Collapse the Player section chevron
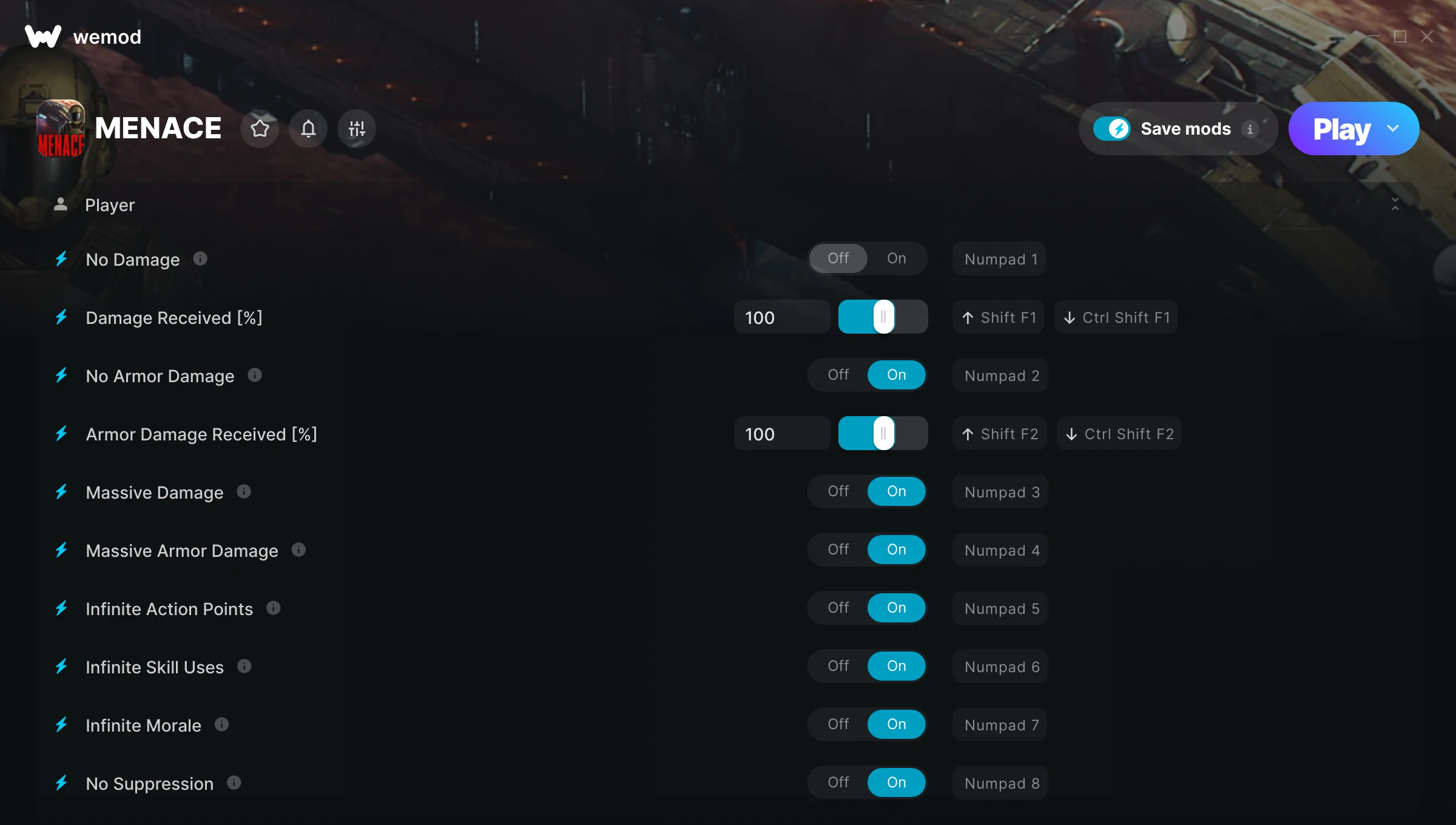The image size is (1456, 825). [1395, 204]
